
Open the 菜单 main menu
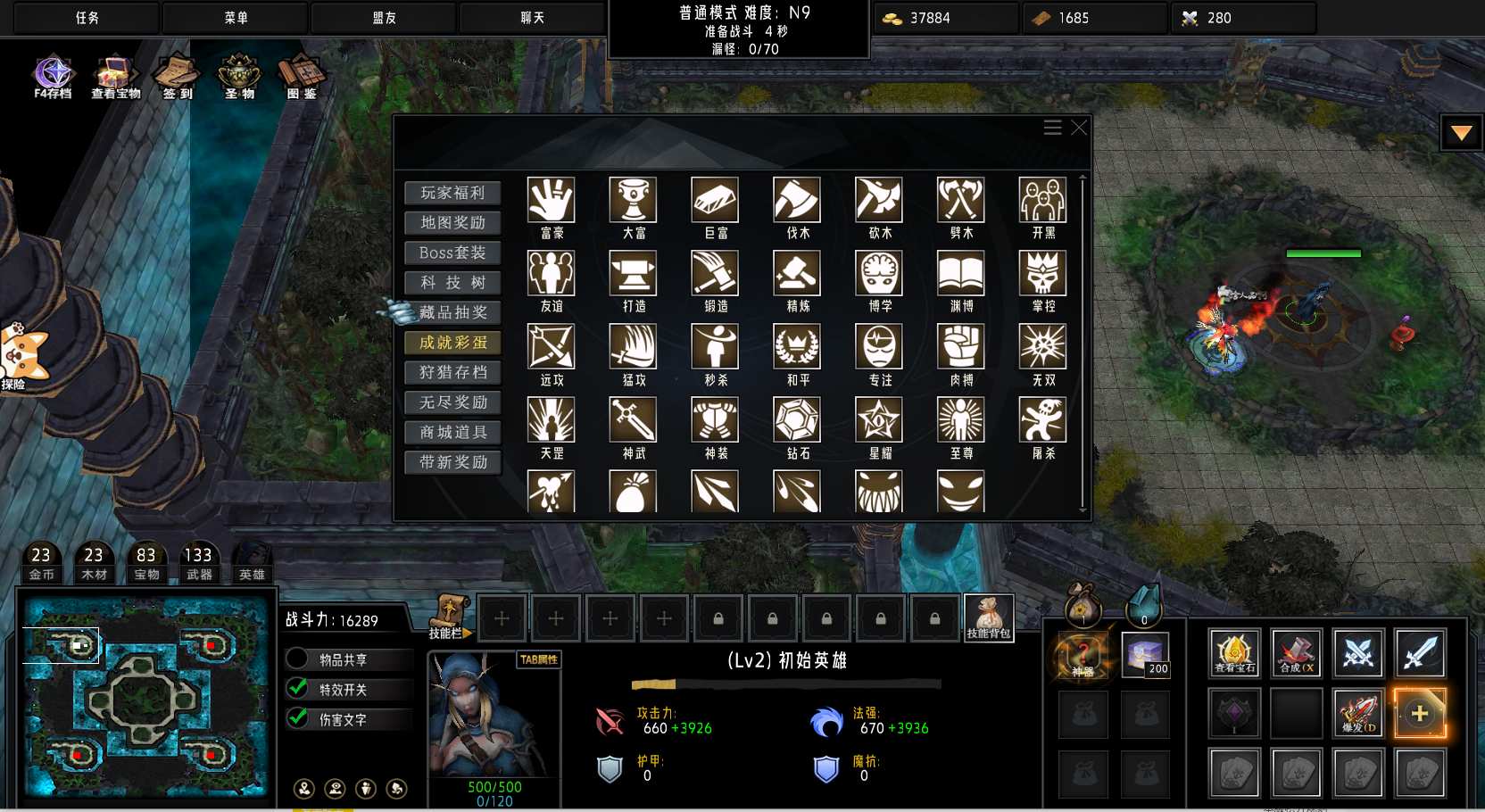(x=236, y=18)
